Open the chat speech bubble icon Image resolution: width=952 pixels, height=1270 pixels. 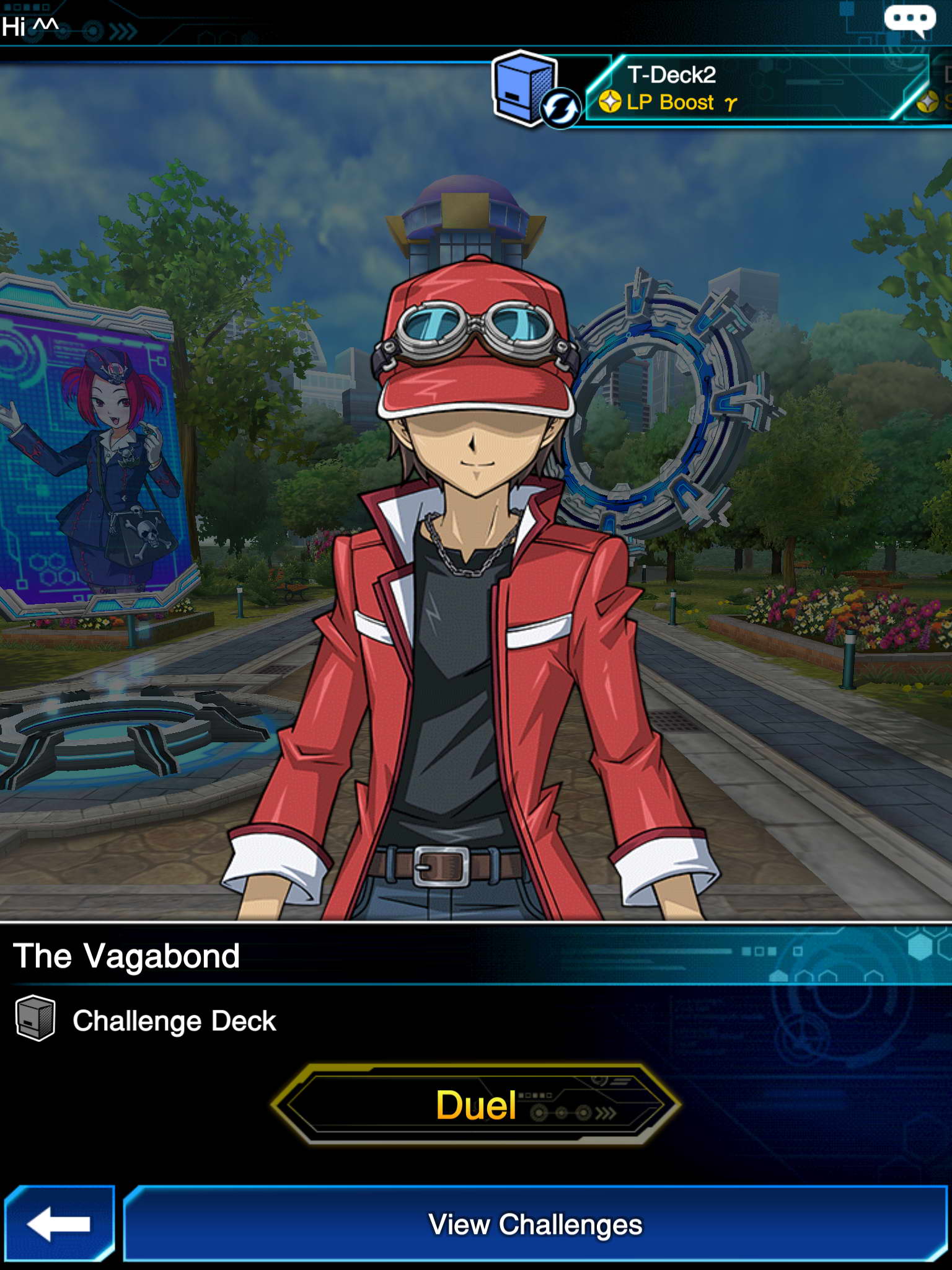(909, 20)
